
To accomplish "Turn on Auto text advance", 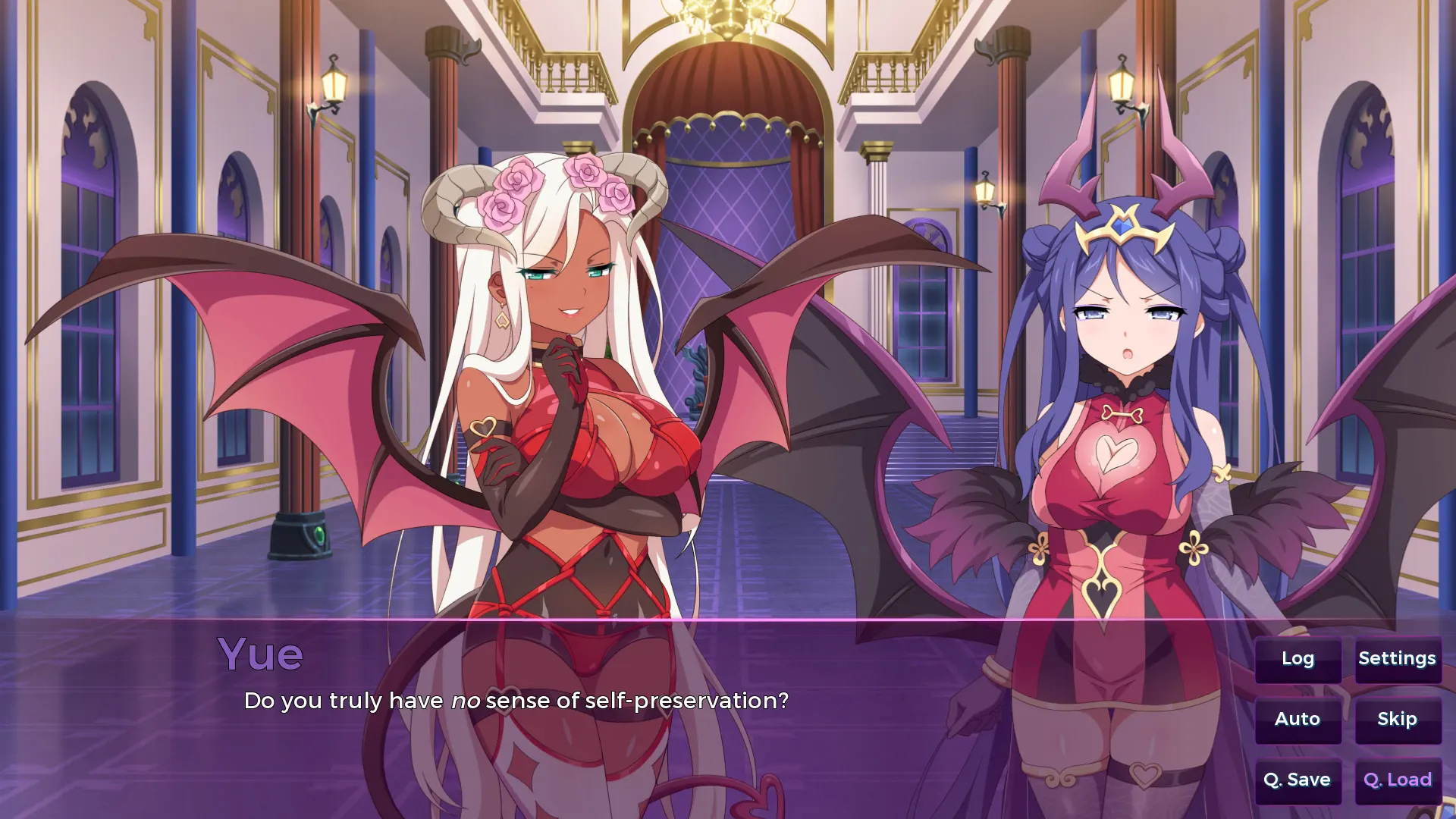I will (1298, 720).
